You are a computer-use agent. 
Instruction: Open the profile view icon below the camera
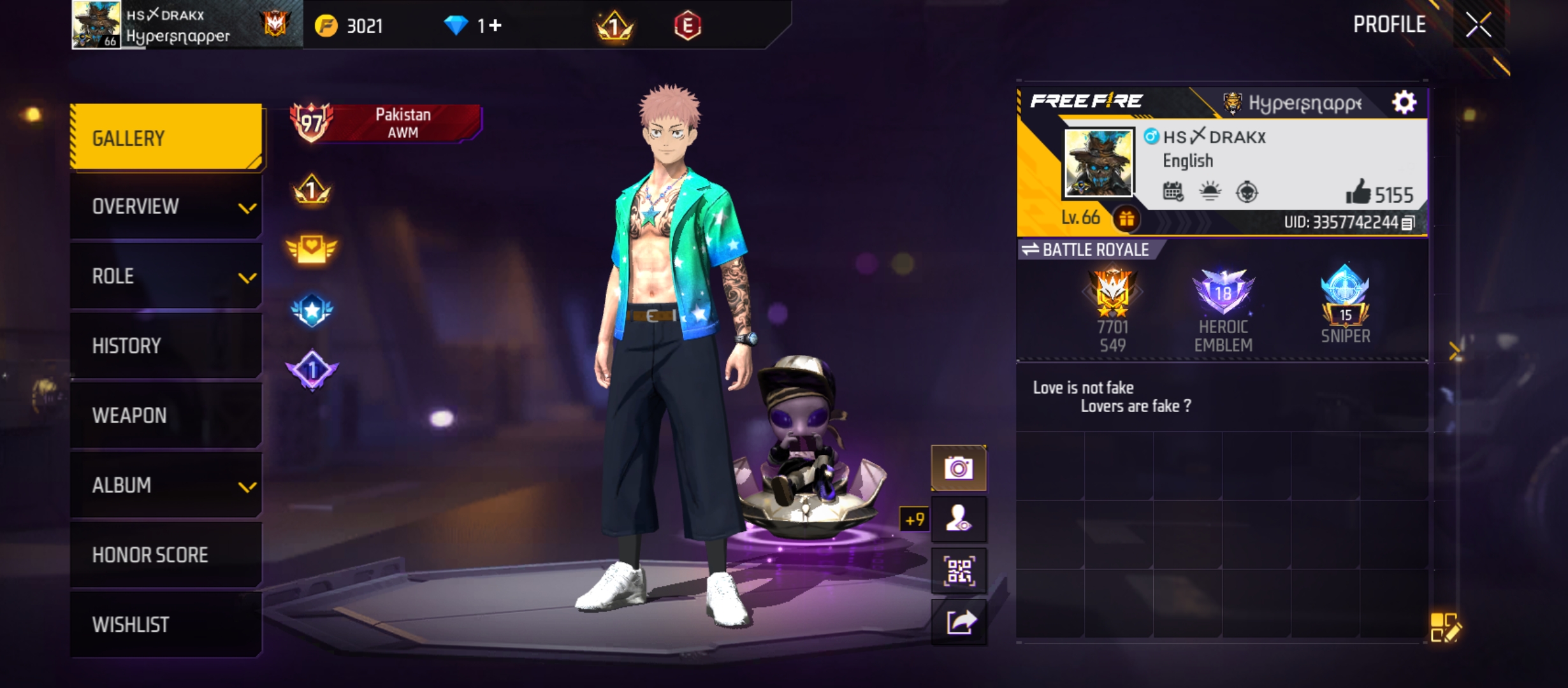click(960, 519)
